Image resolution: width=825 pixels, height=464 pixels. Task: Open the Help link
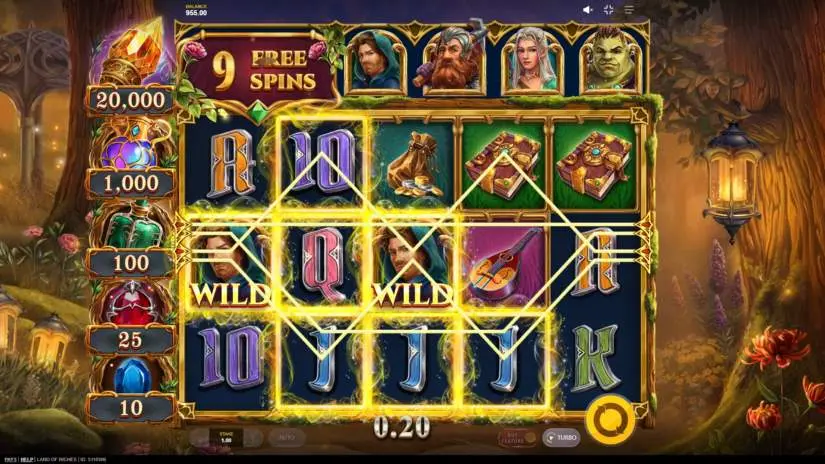(x=28, y=459)
